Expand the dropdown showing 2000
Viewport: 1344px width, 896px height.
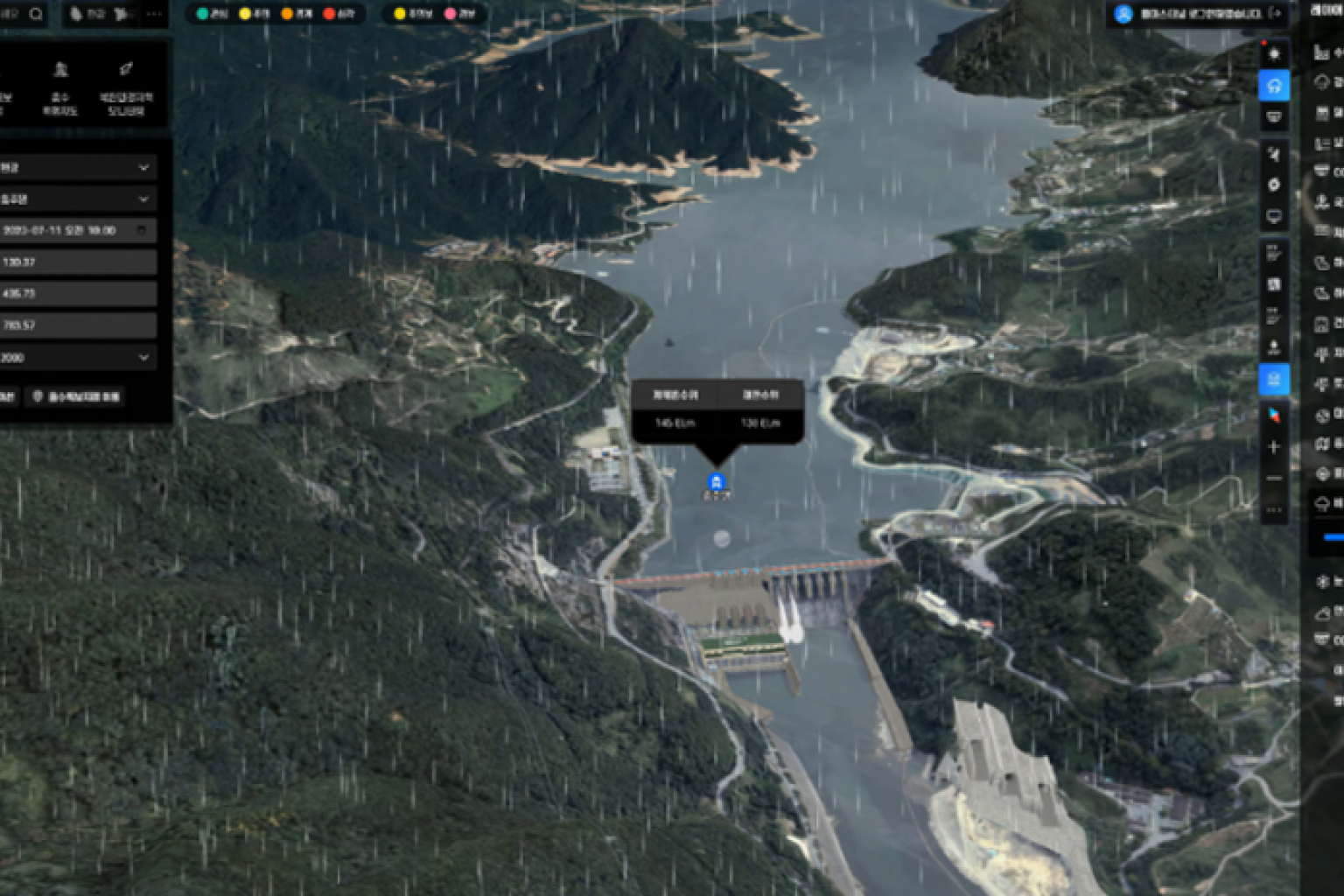pos(77,358)
